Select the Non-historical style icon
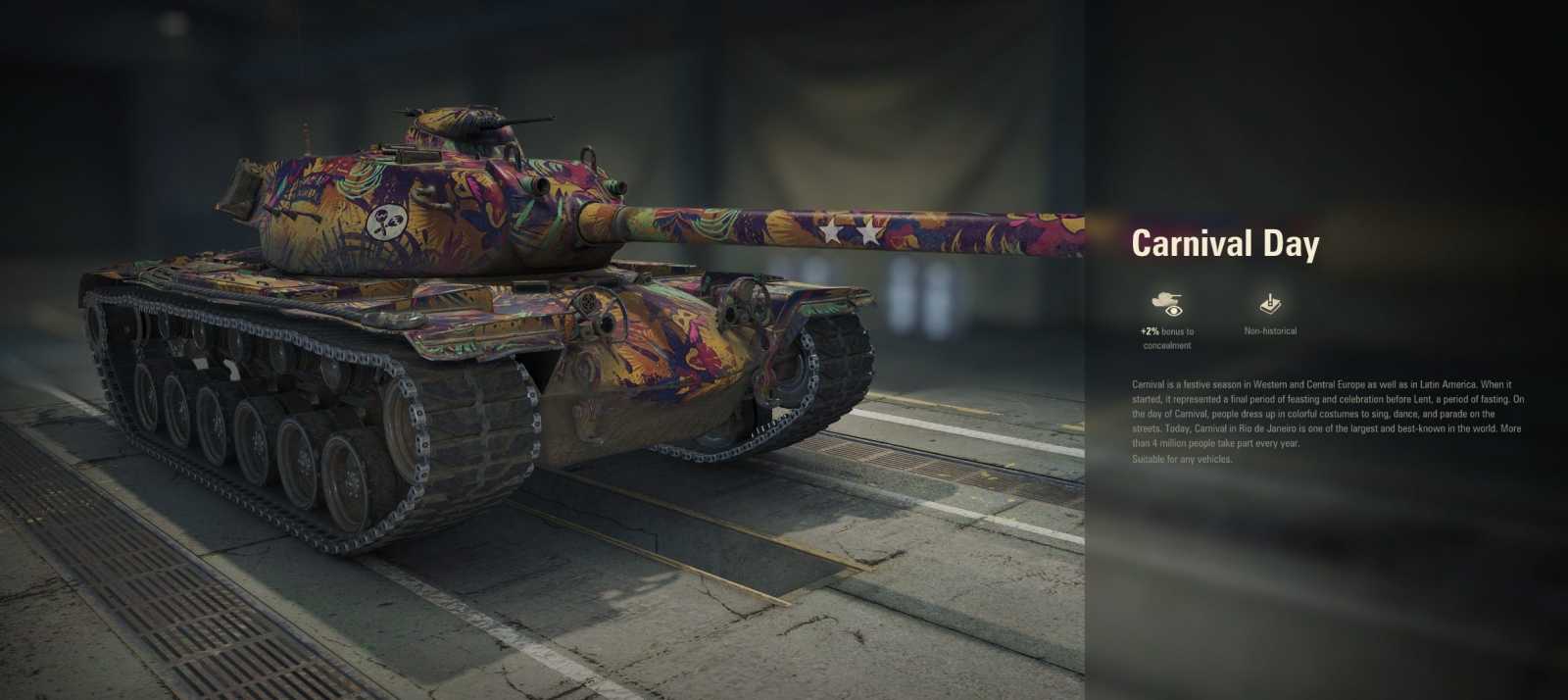 (1270, 304)
